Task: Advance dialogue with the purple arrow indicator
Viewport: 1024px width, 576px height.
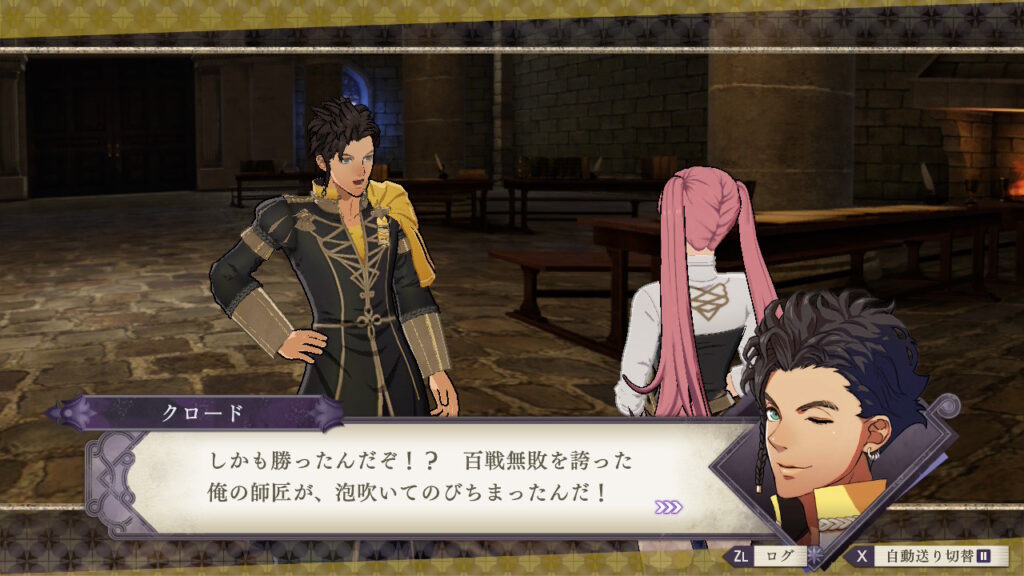Action: 668,507
